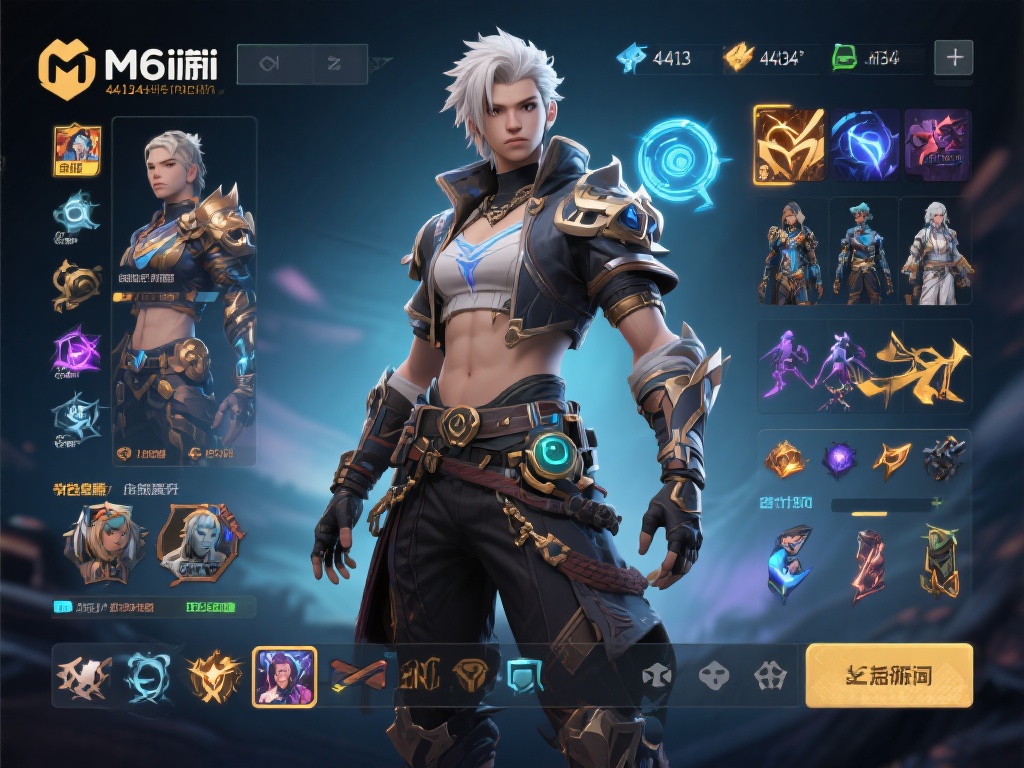Image resolution: width=1024 pixels, height=768 pixels.
Task: Open the teal shield icon in bottom bar
Action: point(525,676)
